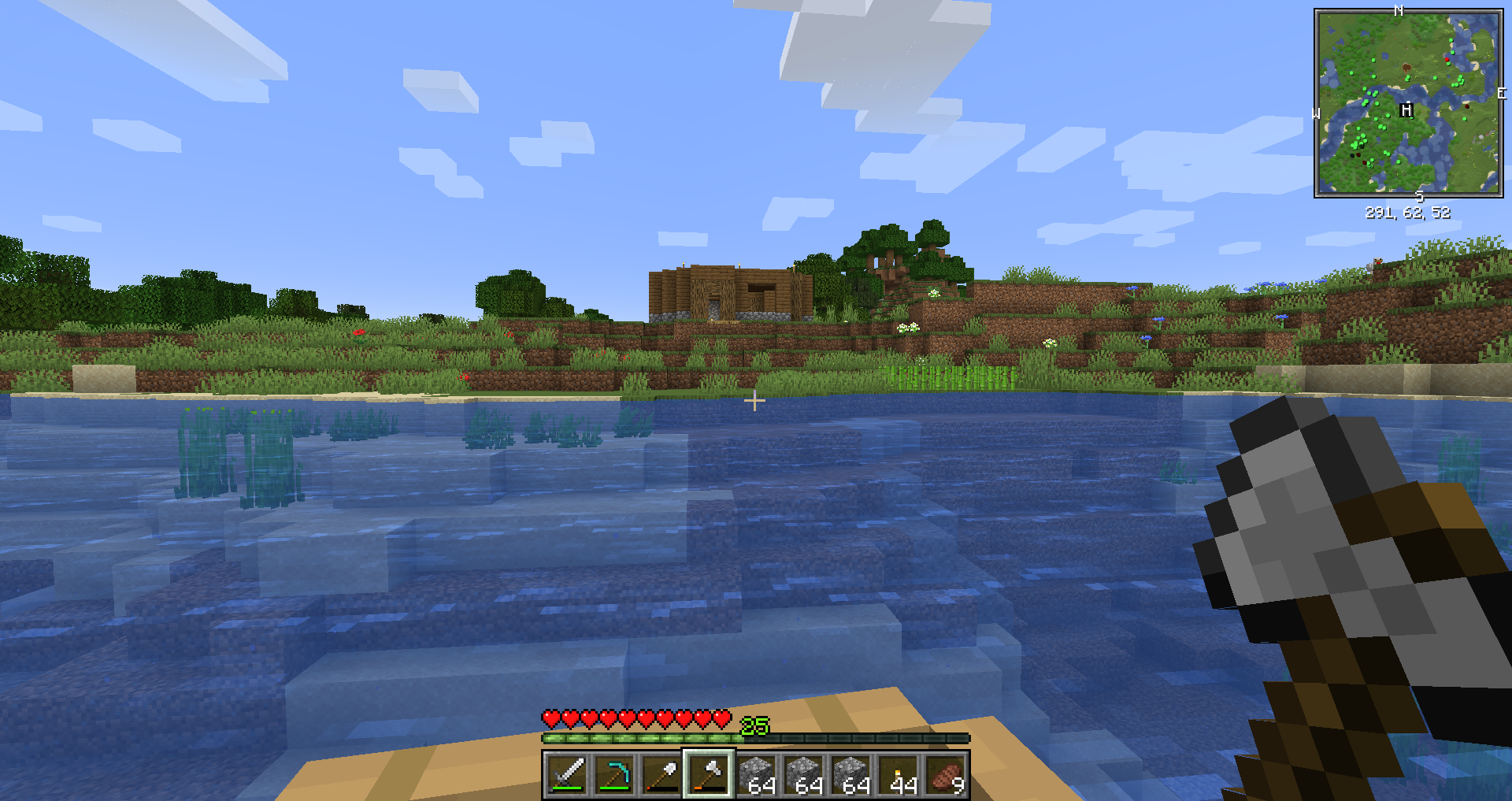Click the bright red dot on the minimap
Viewport: 1512px width, 801px height.
pyautogui.click(x=1447, y=59)
